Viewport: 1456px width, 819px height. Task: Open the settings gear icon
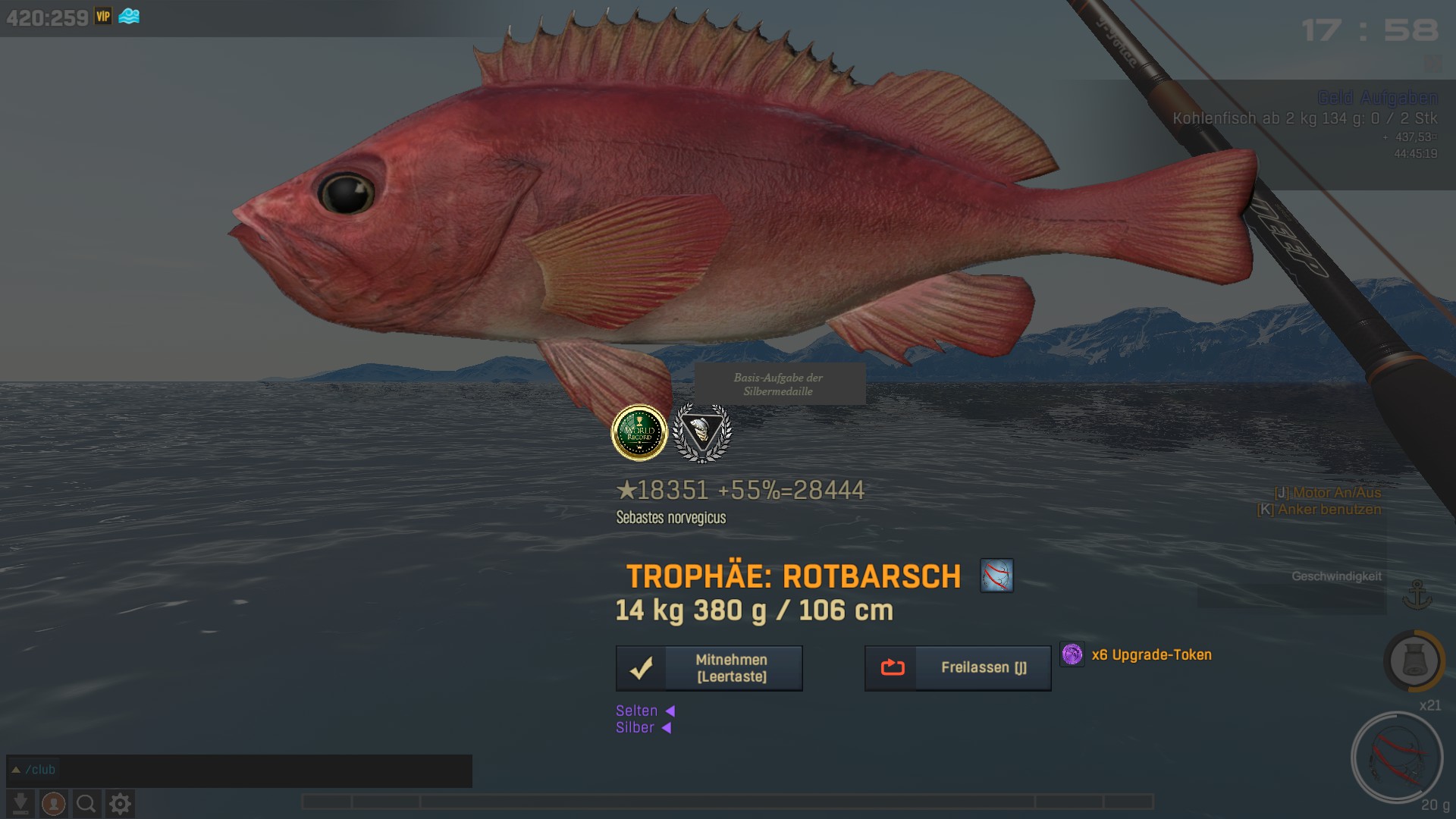click(120, 803)
